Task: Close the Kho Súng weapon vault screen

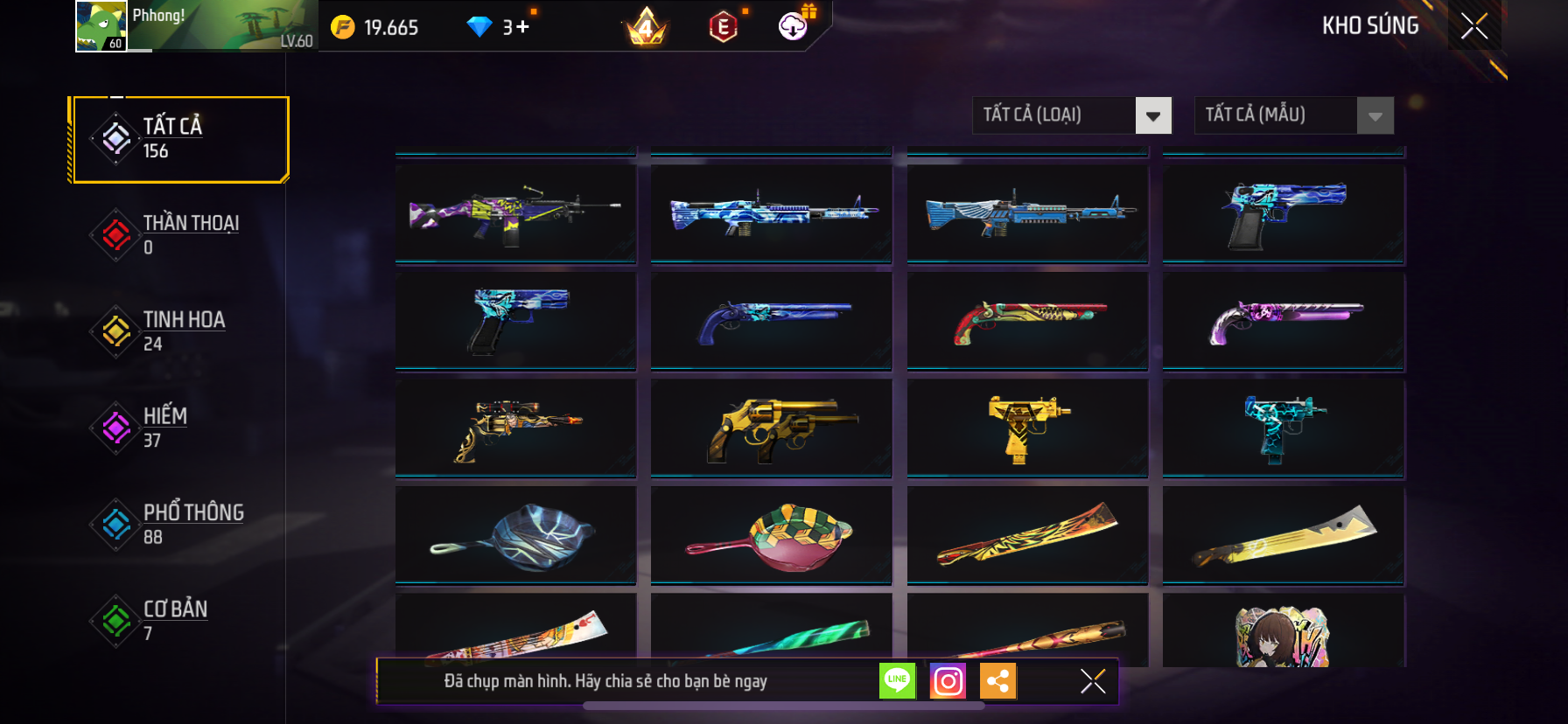Action: coord(1474,26)
